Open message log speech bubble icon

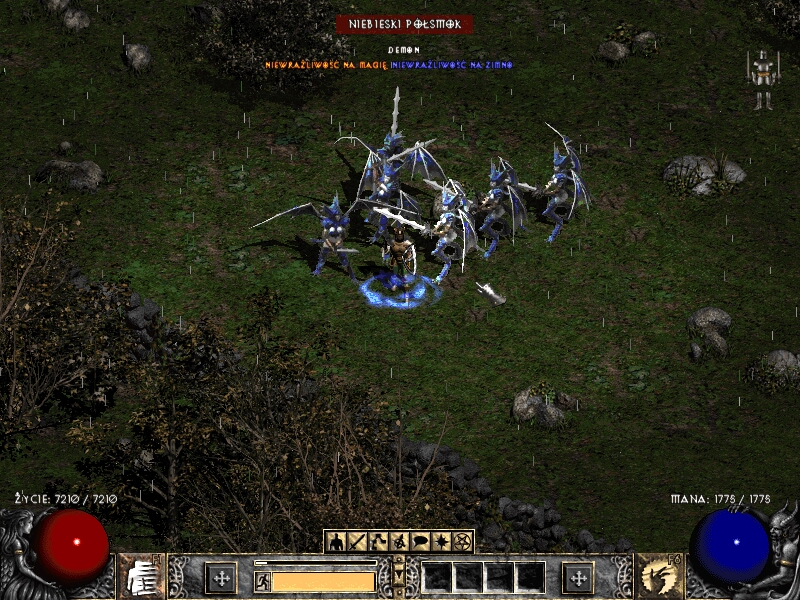point(420,541)
